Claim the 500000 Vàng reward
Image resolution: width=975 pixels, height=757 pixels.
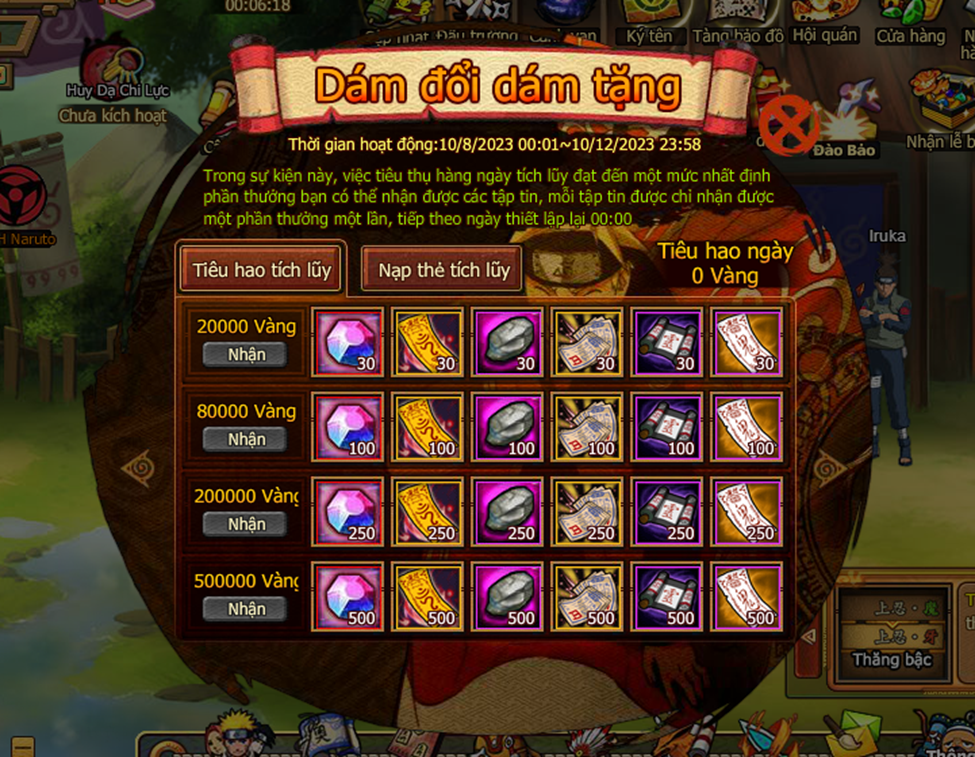(246, 609)
